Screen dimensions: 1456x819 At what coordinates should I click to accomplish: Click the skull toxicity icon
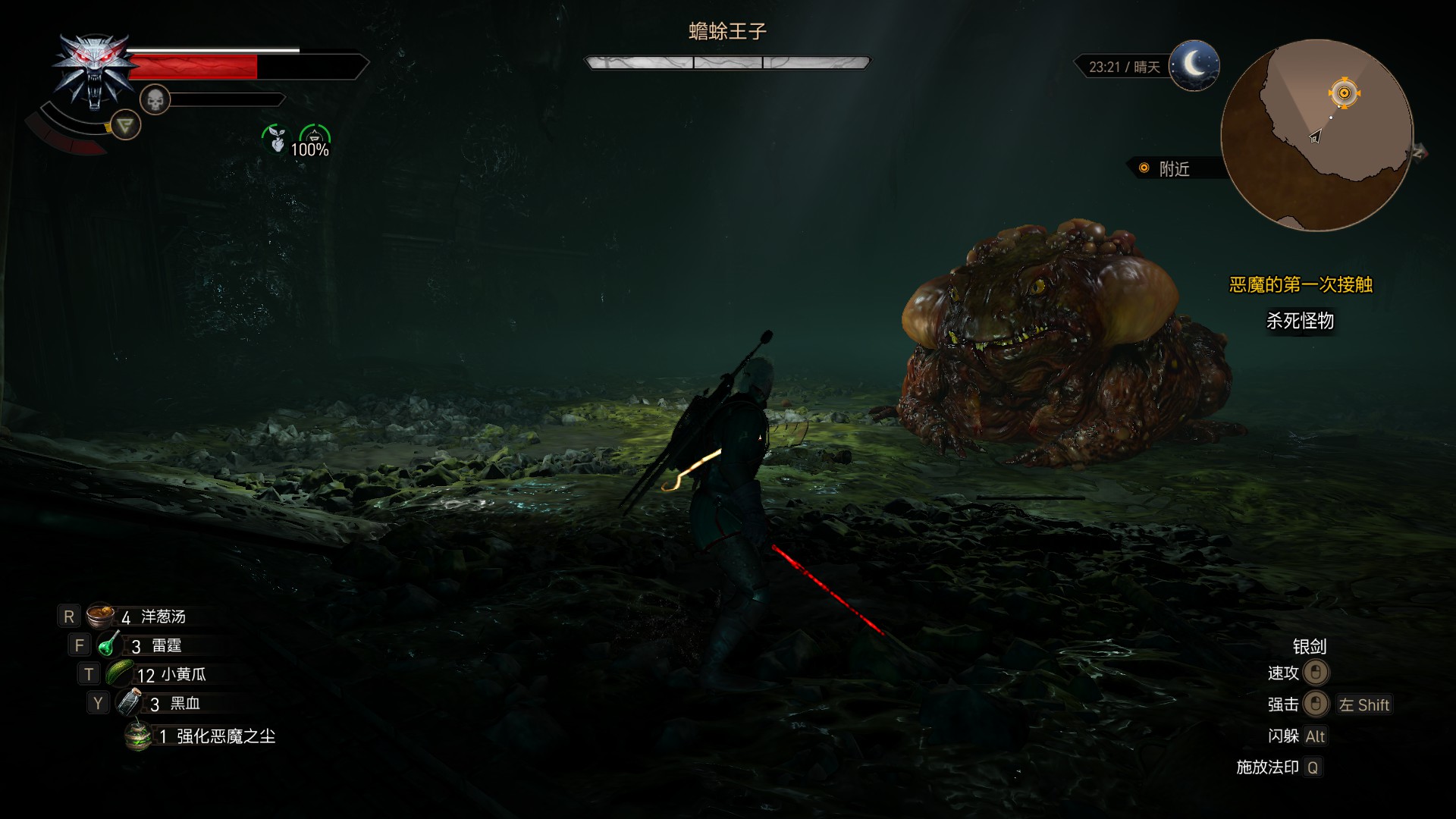pos(155,99)
